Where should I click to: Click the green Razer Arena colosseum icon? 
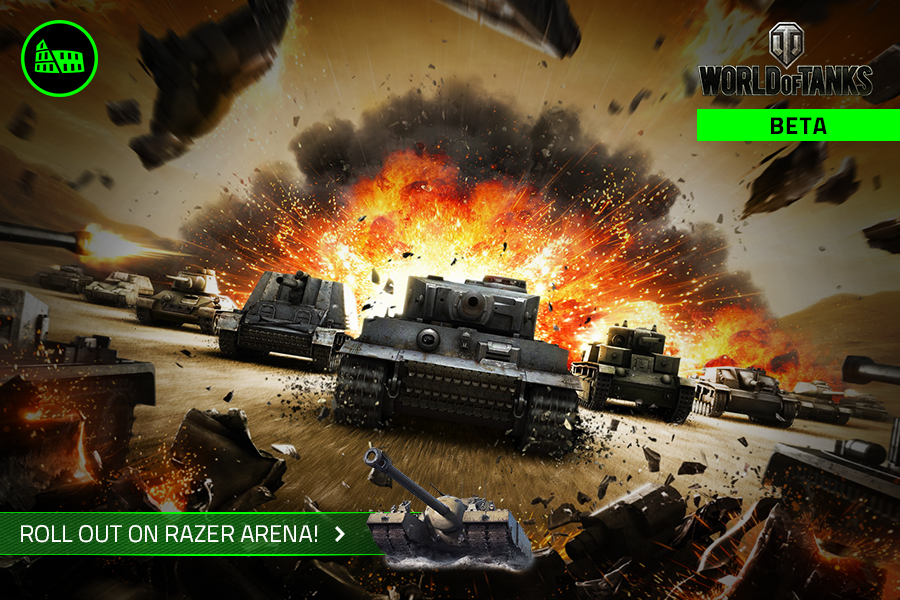coord(59,59)
